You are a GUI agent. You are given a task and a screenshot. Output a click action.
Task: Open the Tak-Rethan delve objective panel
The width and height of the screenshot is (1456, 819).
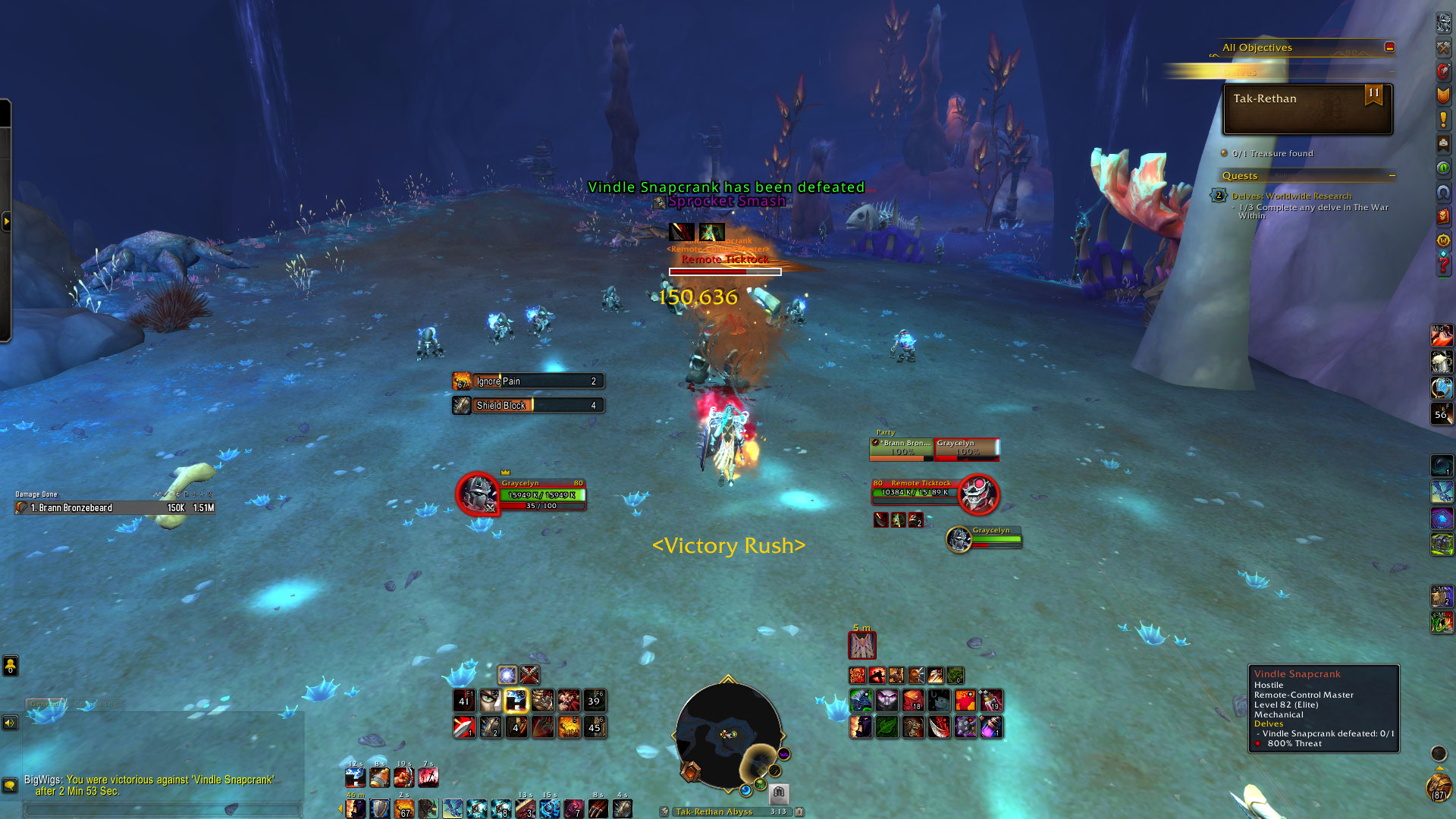[1307, 109]
